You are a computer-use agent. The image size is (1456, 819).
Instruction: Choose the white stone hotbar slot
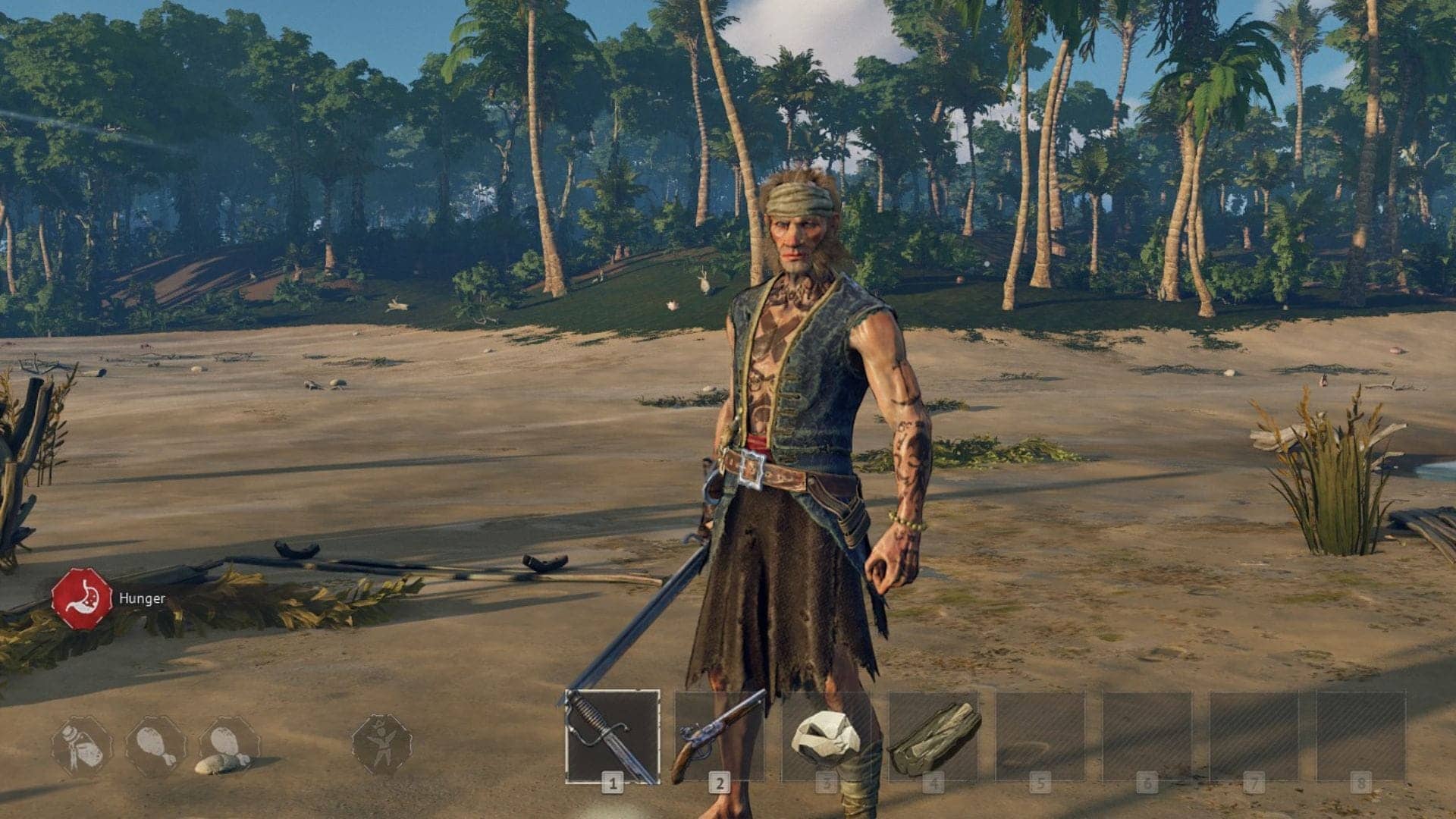(x=826, y=737)
